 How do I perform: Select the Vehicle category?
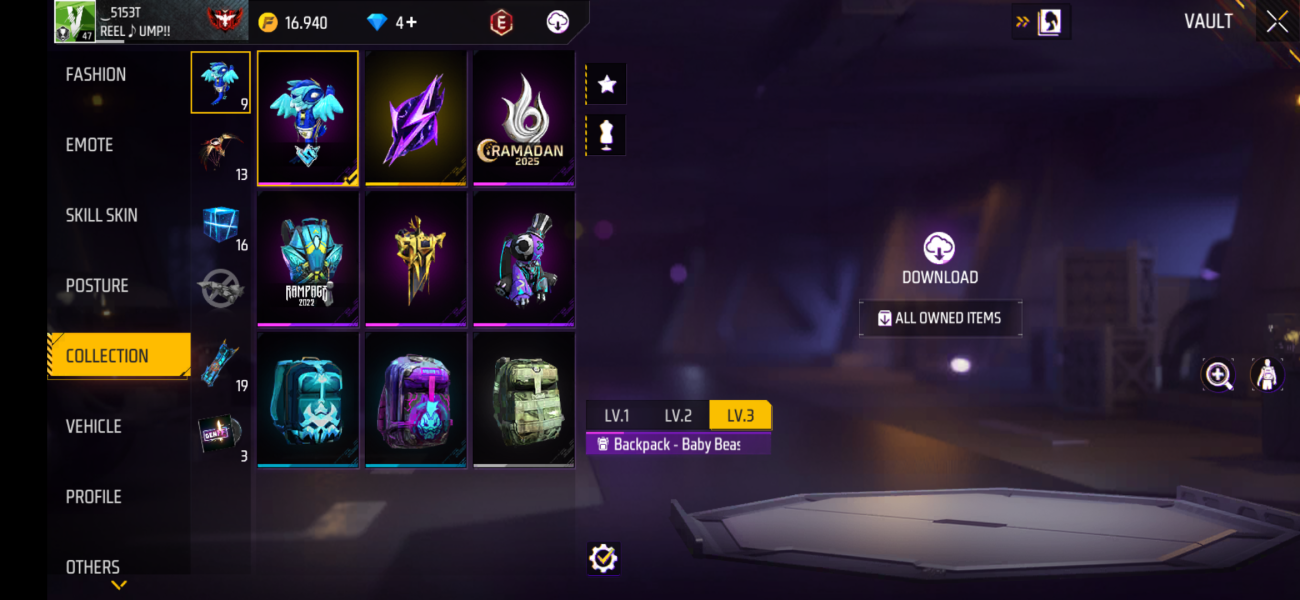click(x=93, y=426)
